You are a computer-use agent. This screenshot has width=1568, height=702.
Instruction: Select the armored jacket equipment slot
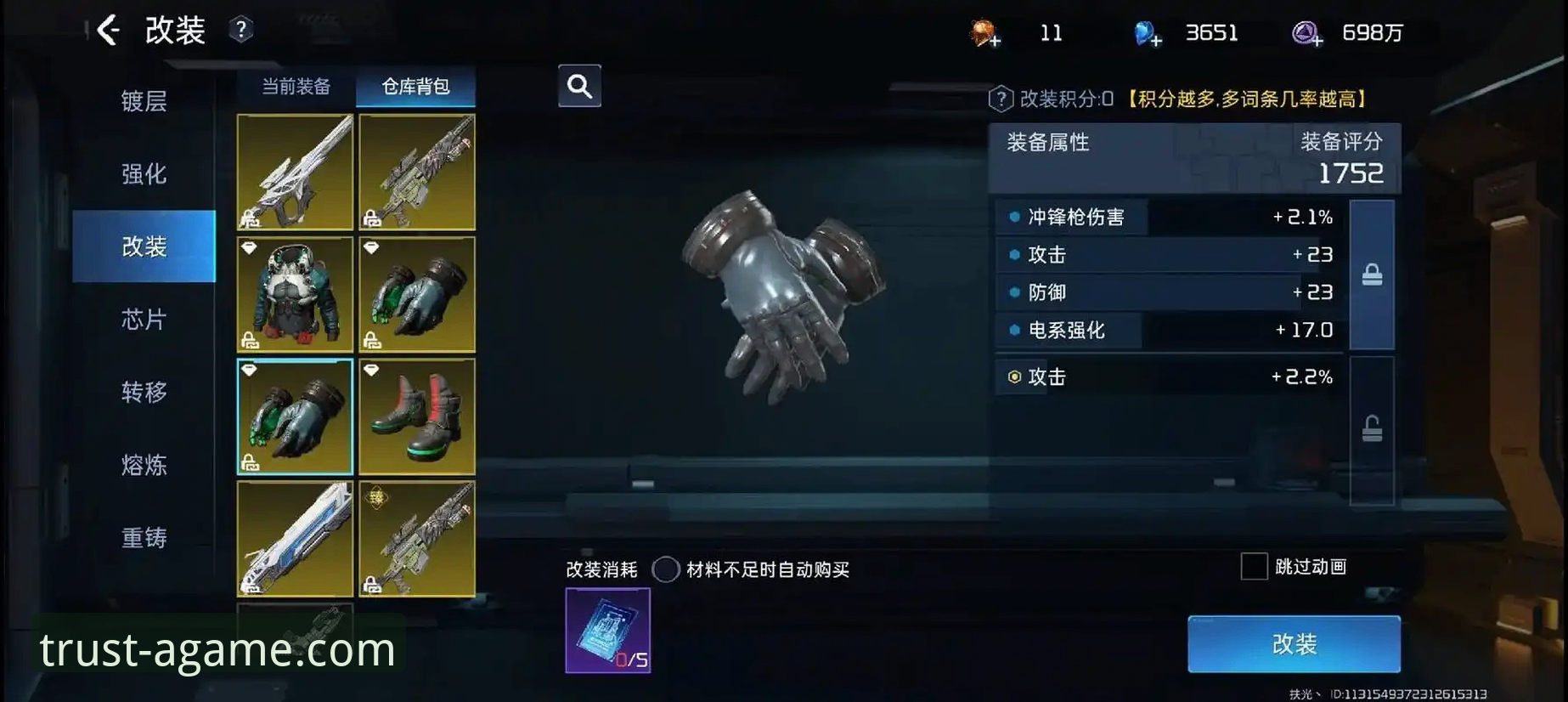click(x=295, y=294)
